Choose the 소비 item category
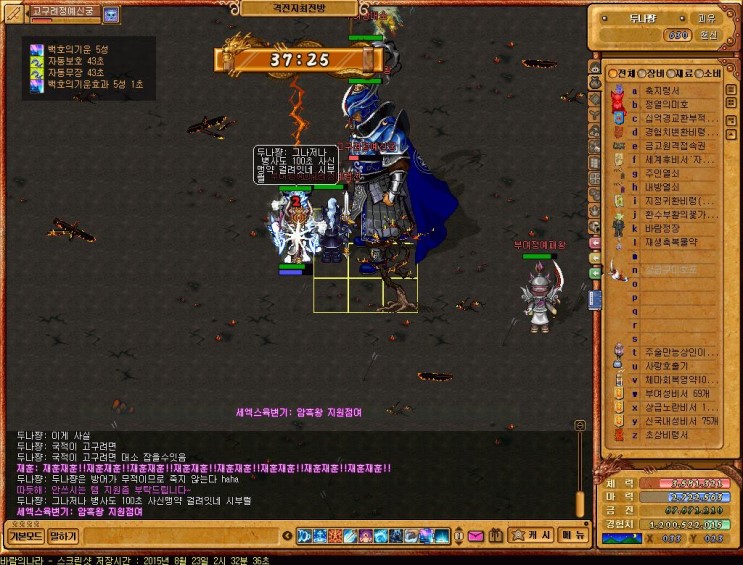Viewport: 743px width, 565px height. (709, 73)
